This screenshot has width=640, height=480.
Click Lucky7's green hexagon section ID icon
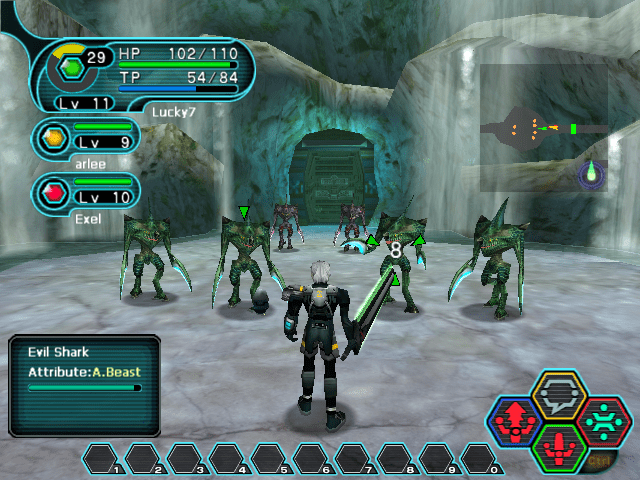click(72, 68)
